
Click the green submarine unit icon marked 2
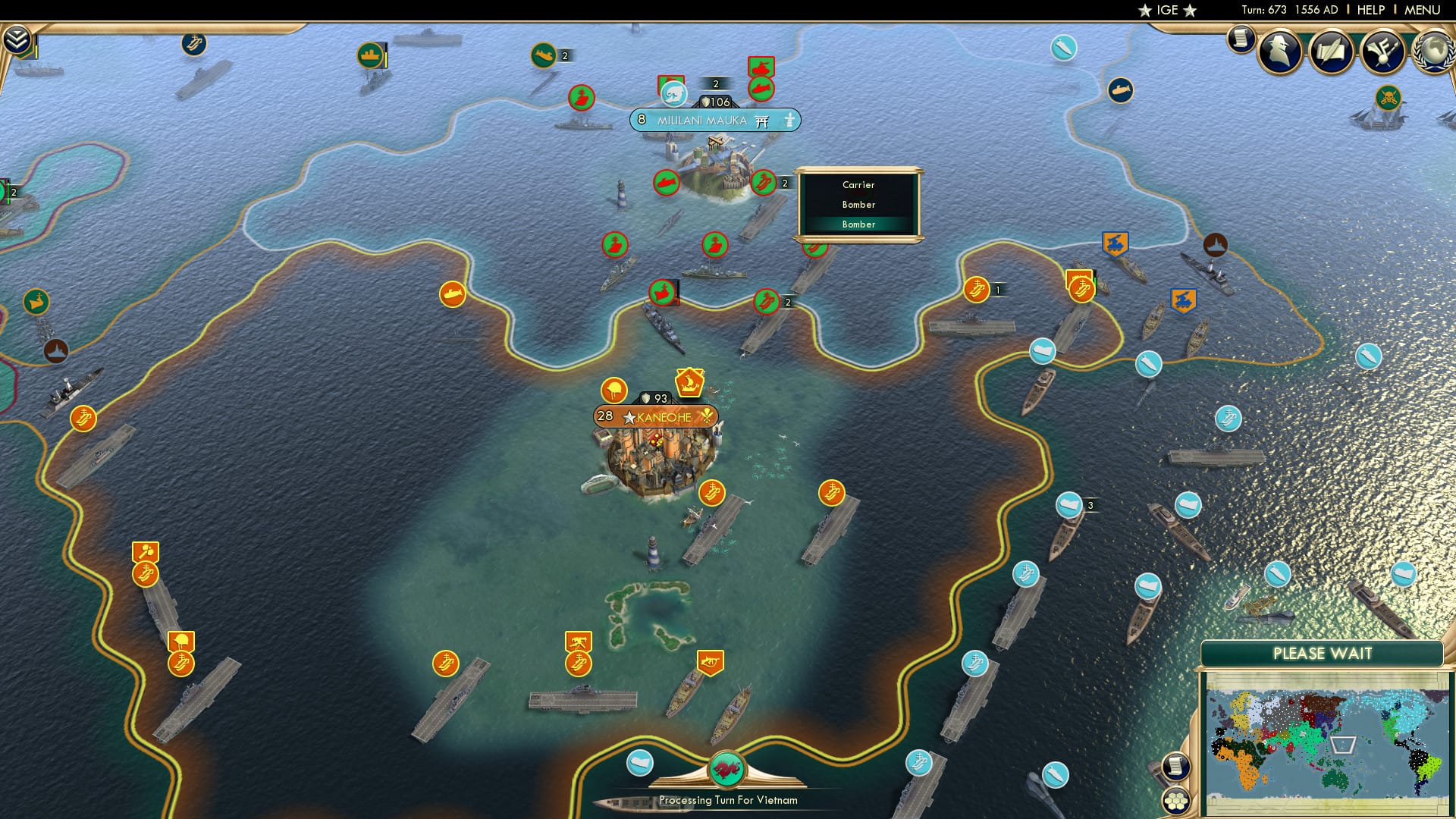[x=544, y=55]
